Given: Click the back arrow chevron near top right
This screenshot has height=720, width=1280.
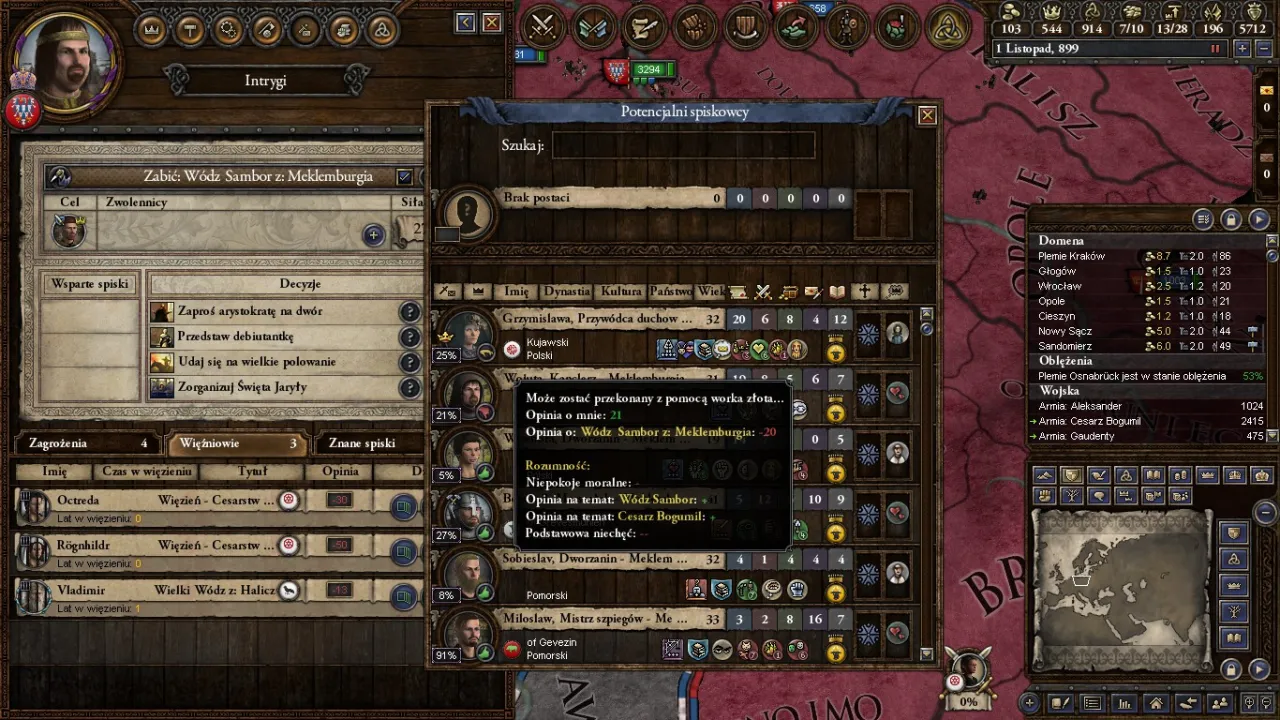Looking at the screenshot, I should click(x=464, y=22).
